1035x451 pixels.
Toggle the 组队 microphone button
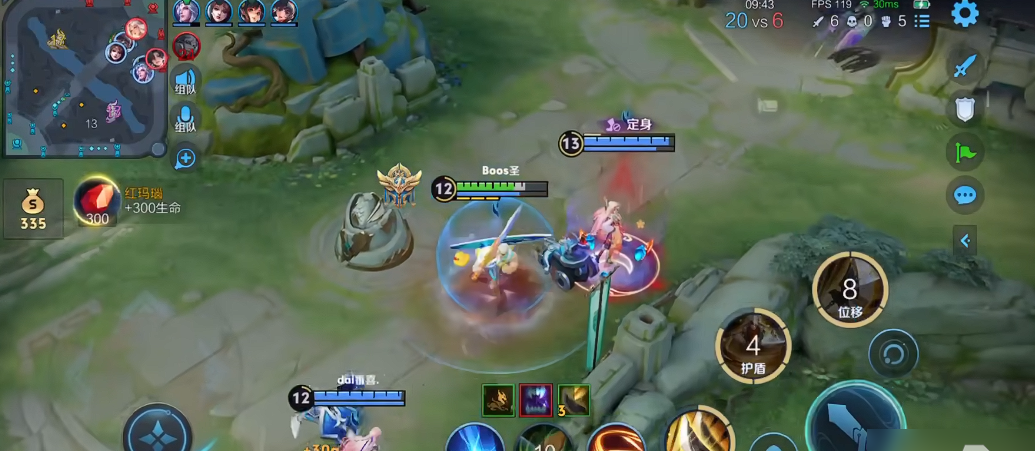186,119
